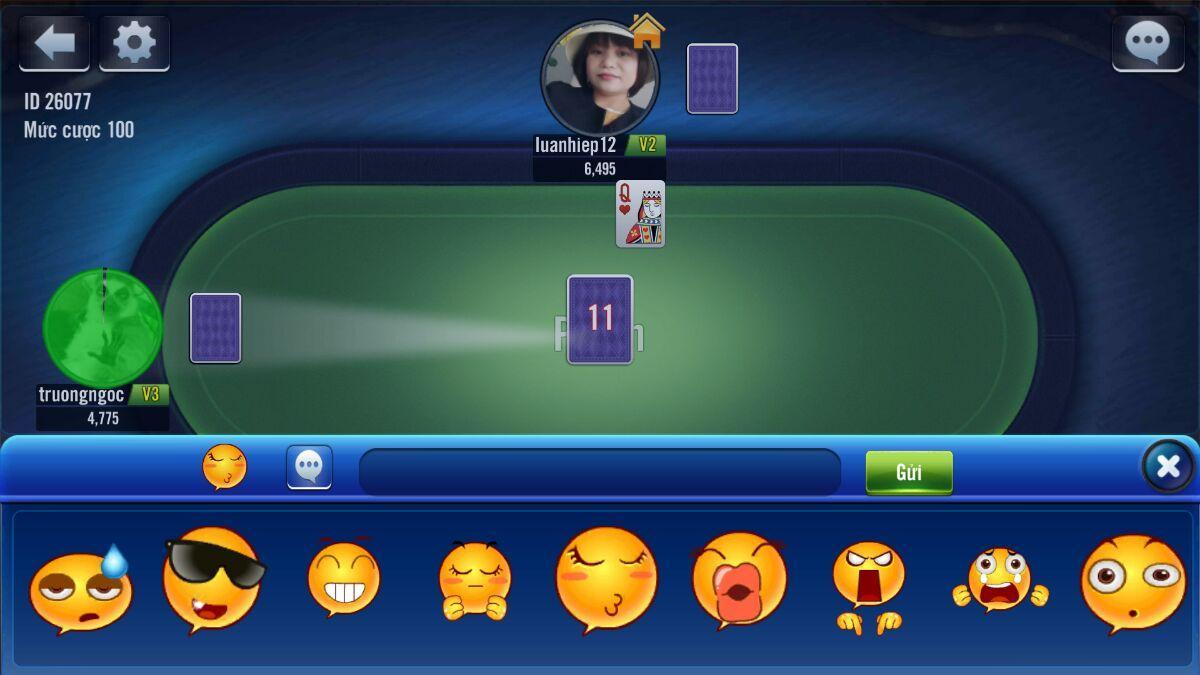Close the emoji chat panel
The image size is (1200, 675).
click(1167, 466)
